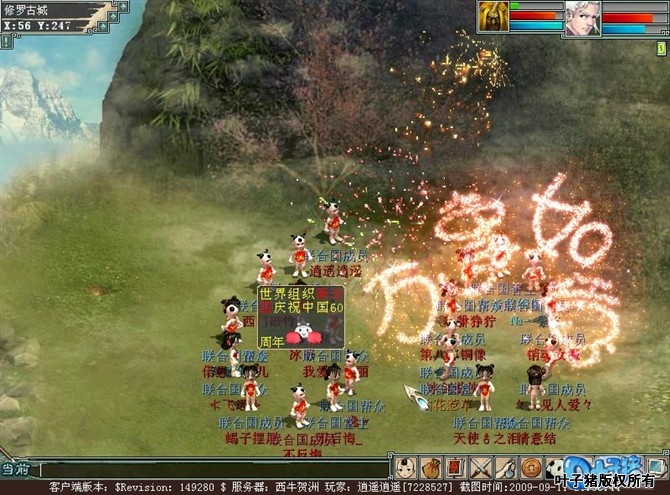Image resolution: width=670 pixels, height=495 pixels.
Task: Open the bag pouch inventory icon
Action: click(x=431, y=467)
